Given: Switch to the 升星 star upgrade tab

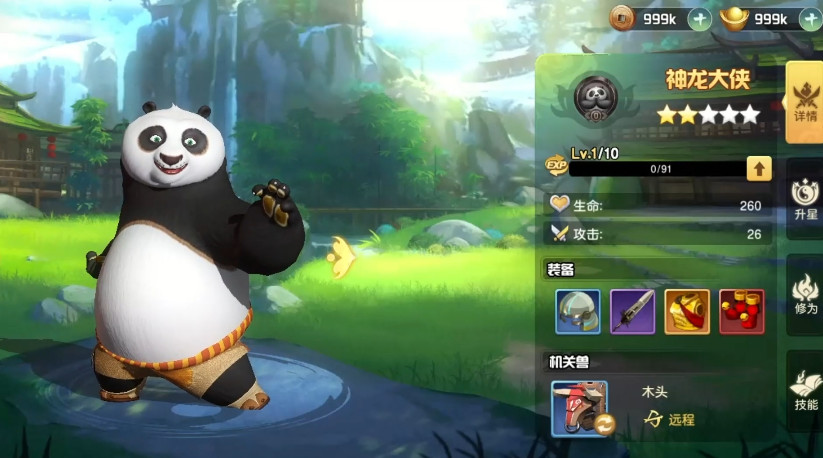Looking at the screenshot, I should (804, 198).
